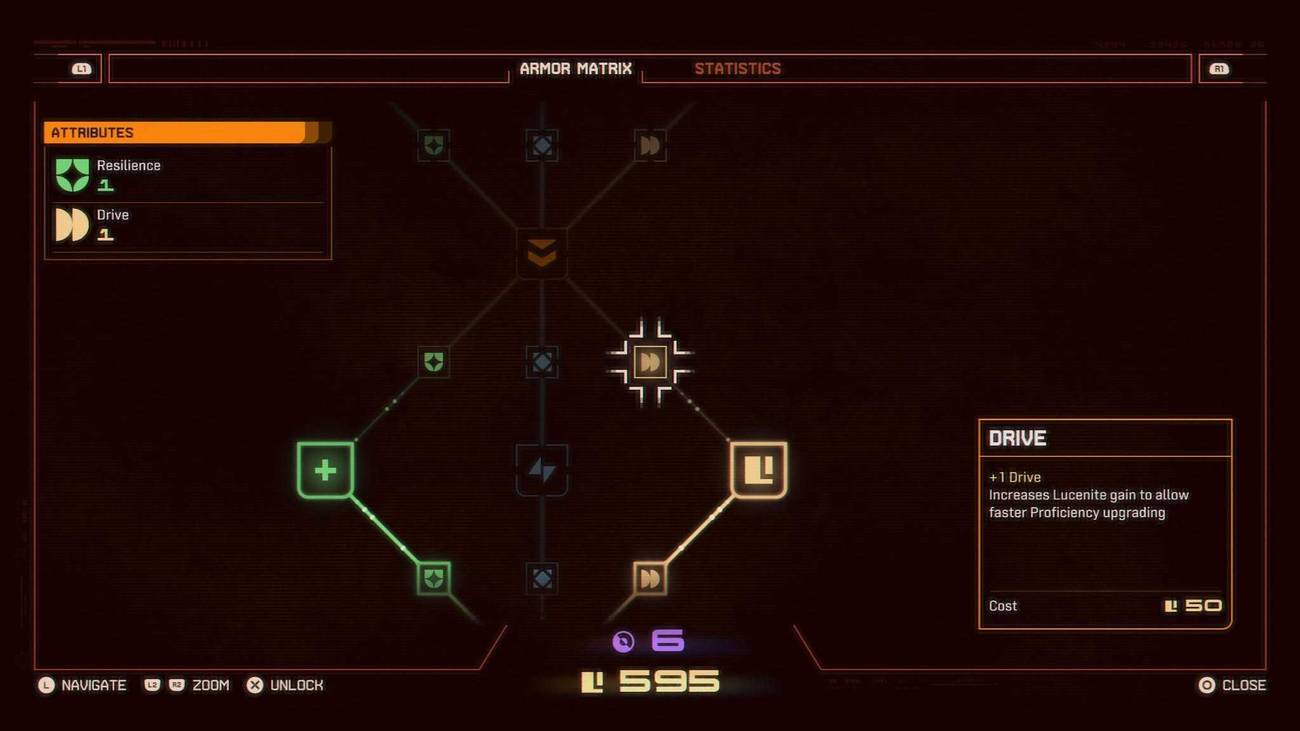1300x731 pixels.
Task: Click the L1 bumper prompt
Action: point(78,68)
